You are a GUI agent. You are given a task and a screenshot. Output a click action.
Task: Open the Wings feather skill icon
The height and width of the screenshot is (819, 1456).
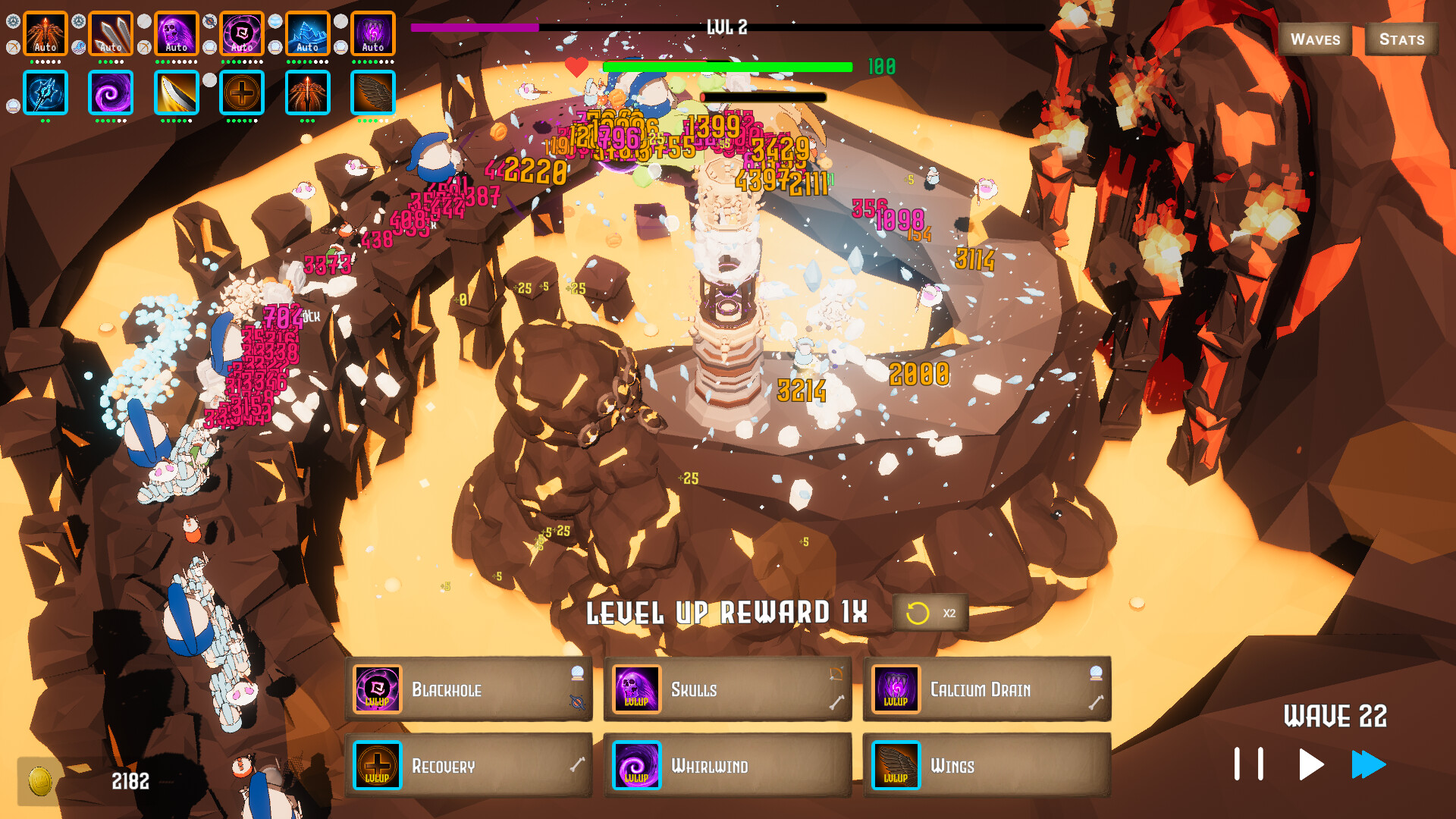coord(373,93)
